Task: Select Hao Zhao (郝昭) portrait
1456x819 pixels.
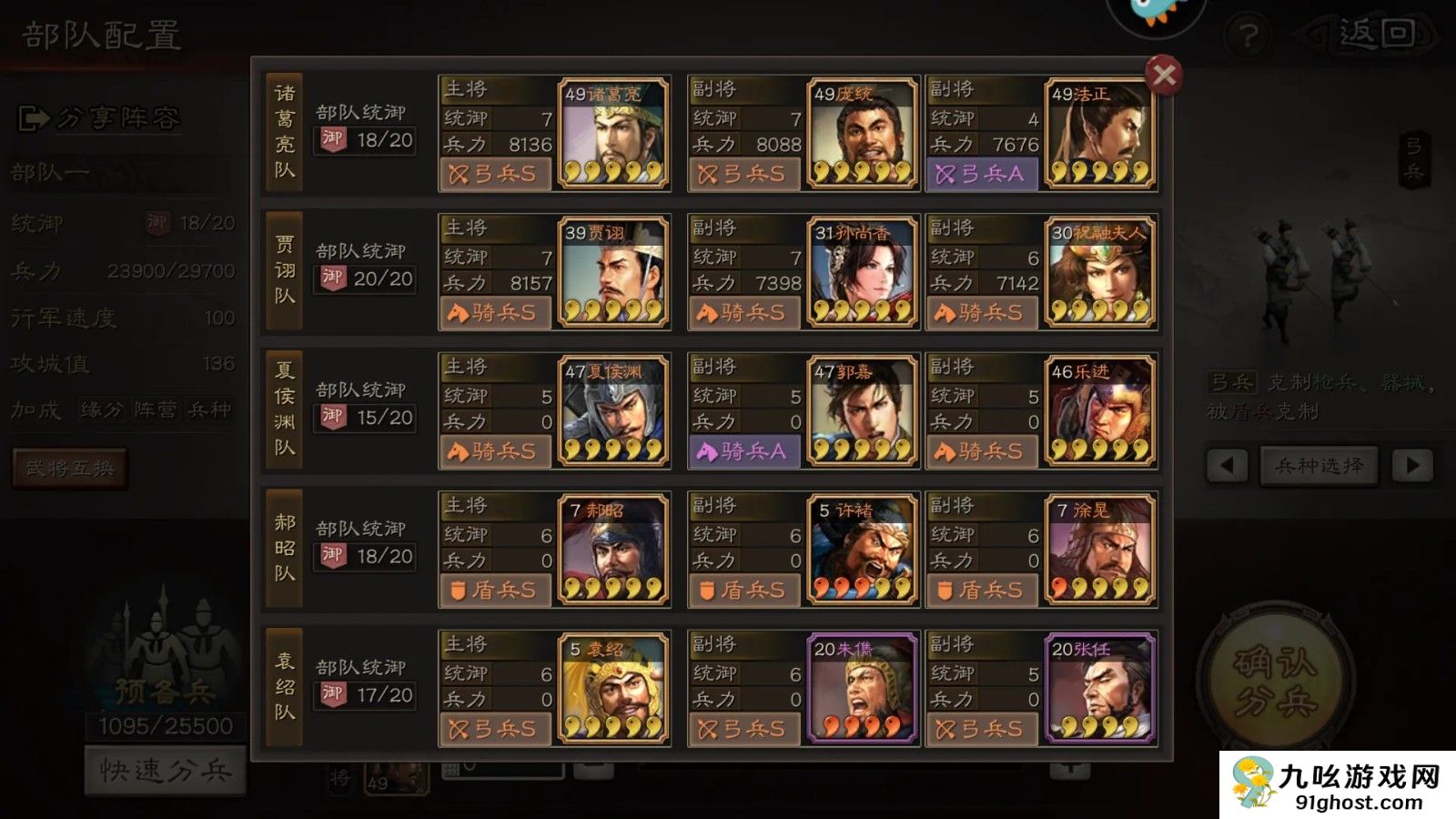Action: click(612, 550)
